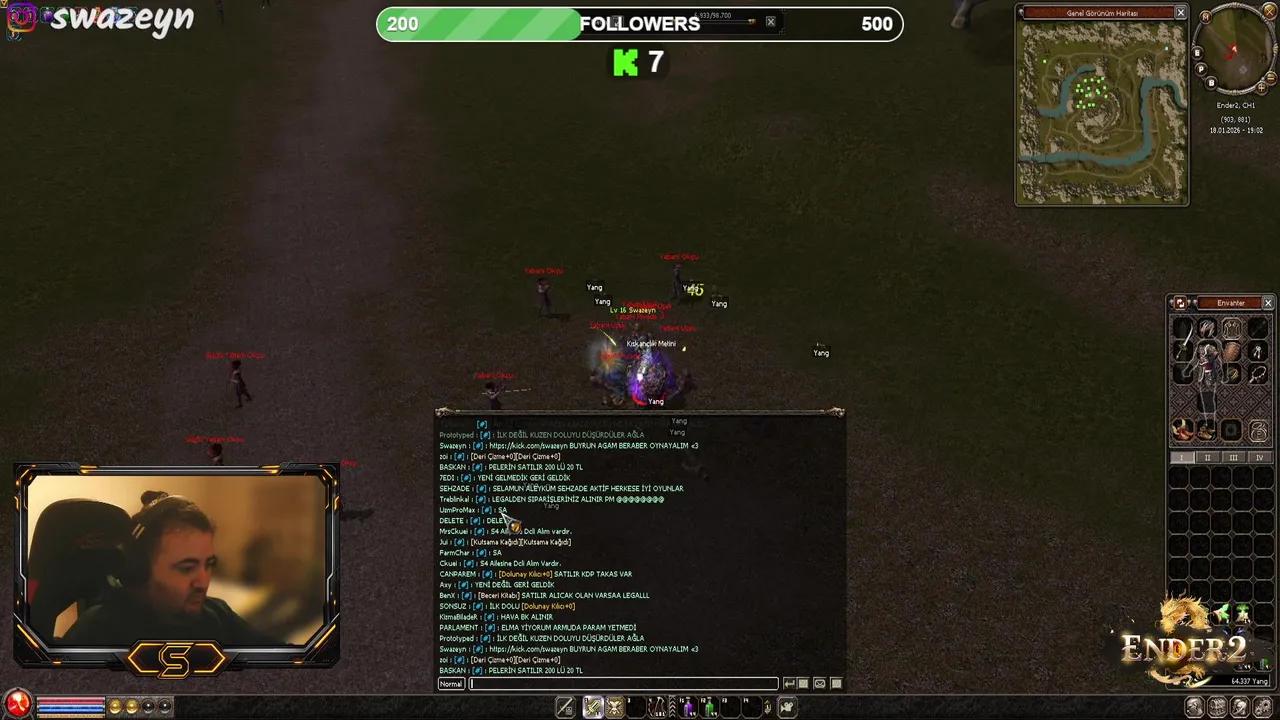Screen dimensions: 1280x720
Task: Click the rotate icon atop the Envanter panel
Action: pos(1180,303)
